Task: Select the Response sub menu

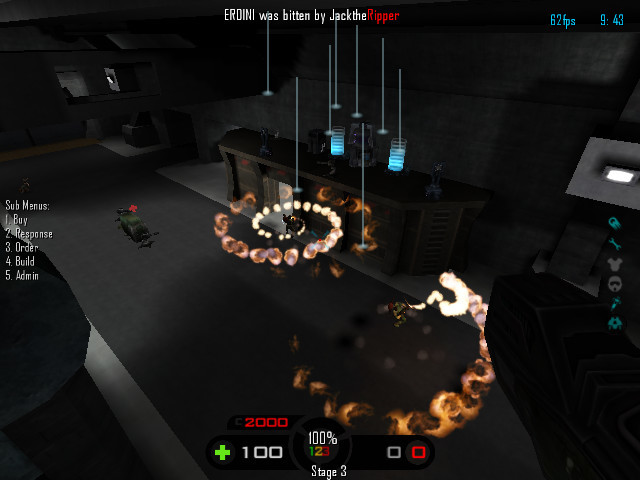Action: pos(29,234)
